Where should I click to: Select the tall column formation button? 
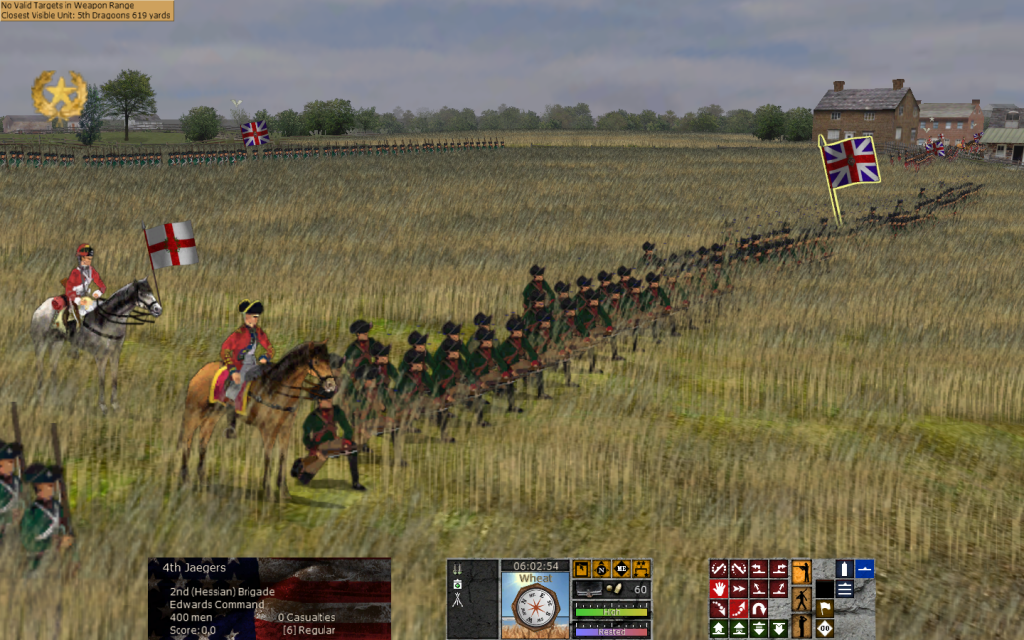pos(844,569)
